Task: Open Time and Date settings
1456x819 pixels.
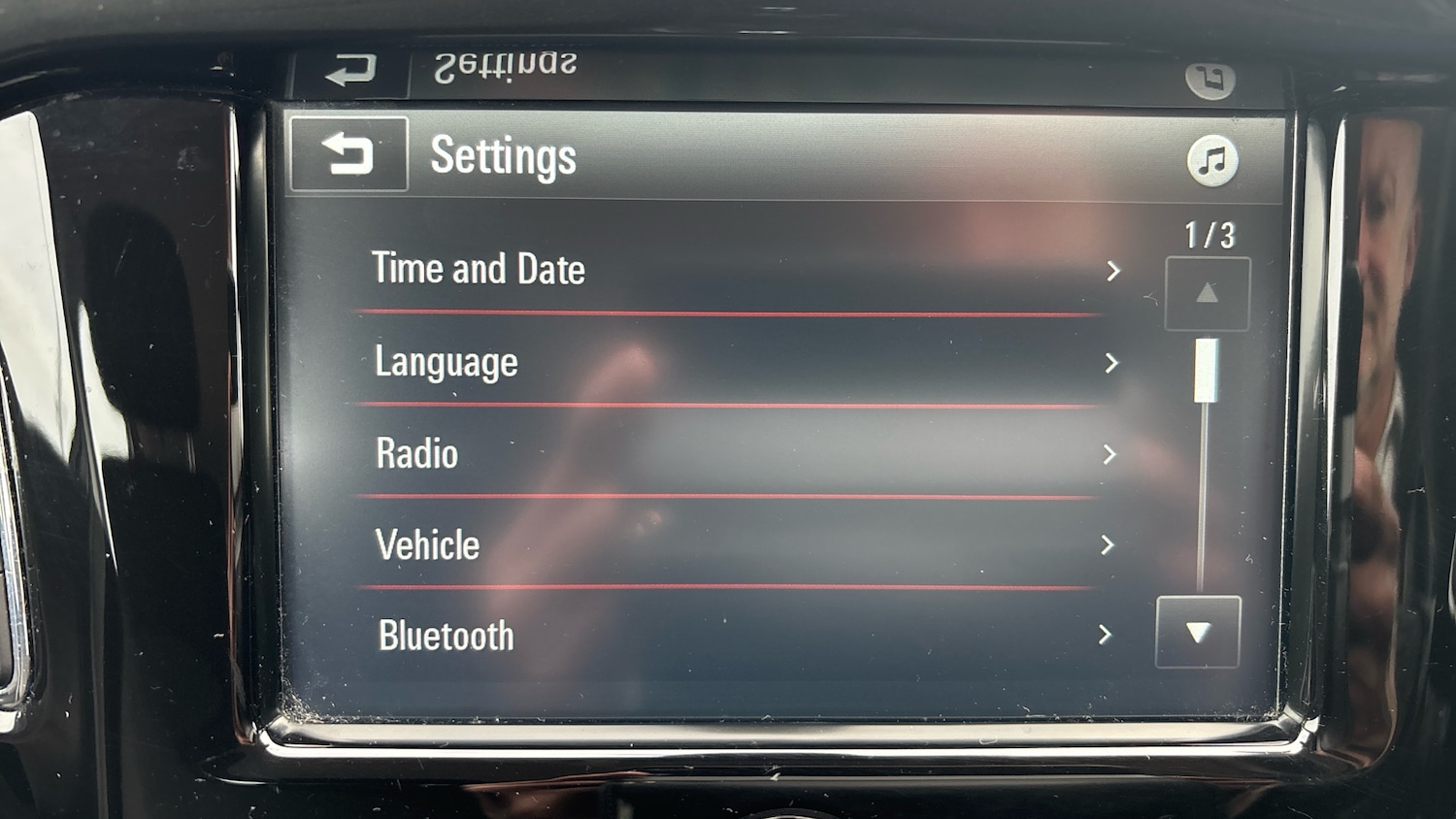Action: pyautogui.click(x=738, y=270)
